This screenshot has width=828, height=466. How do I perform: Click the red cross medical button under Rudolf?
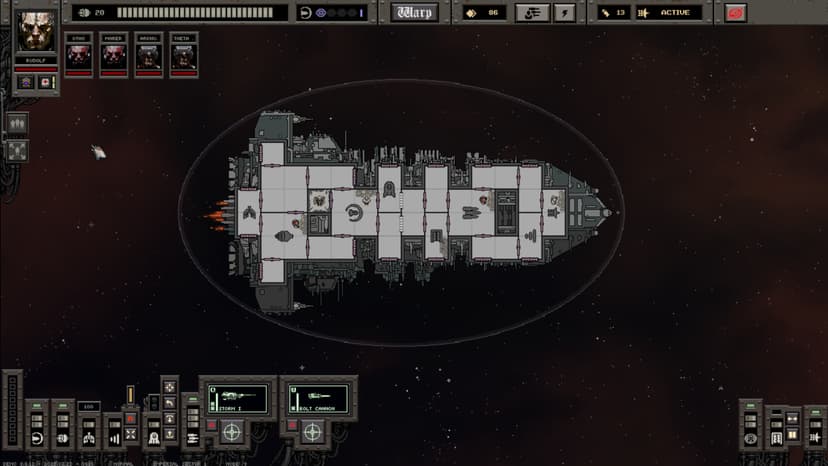[46, 82]
